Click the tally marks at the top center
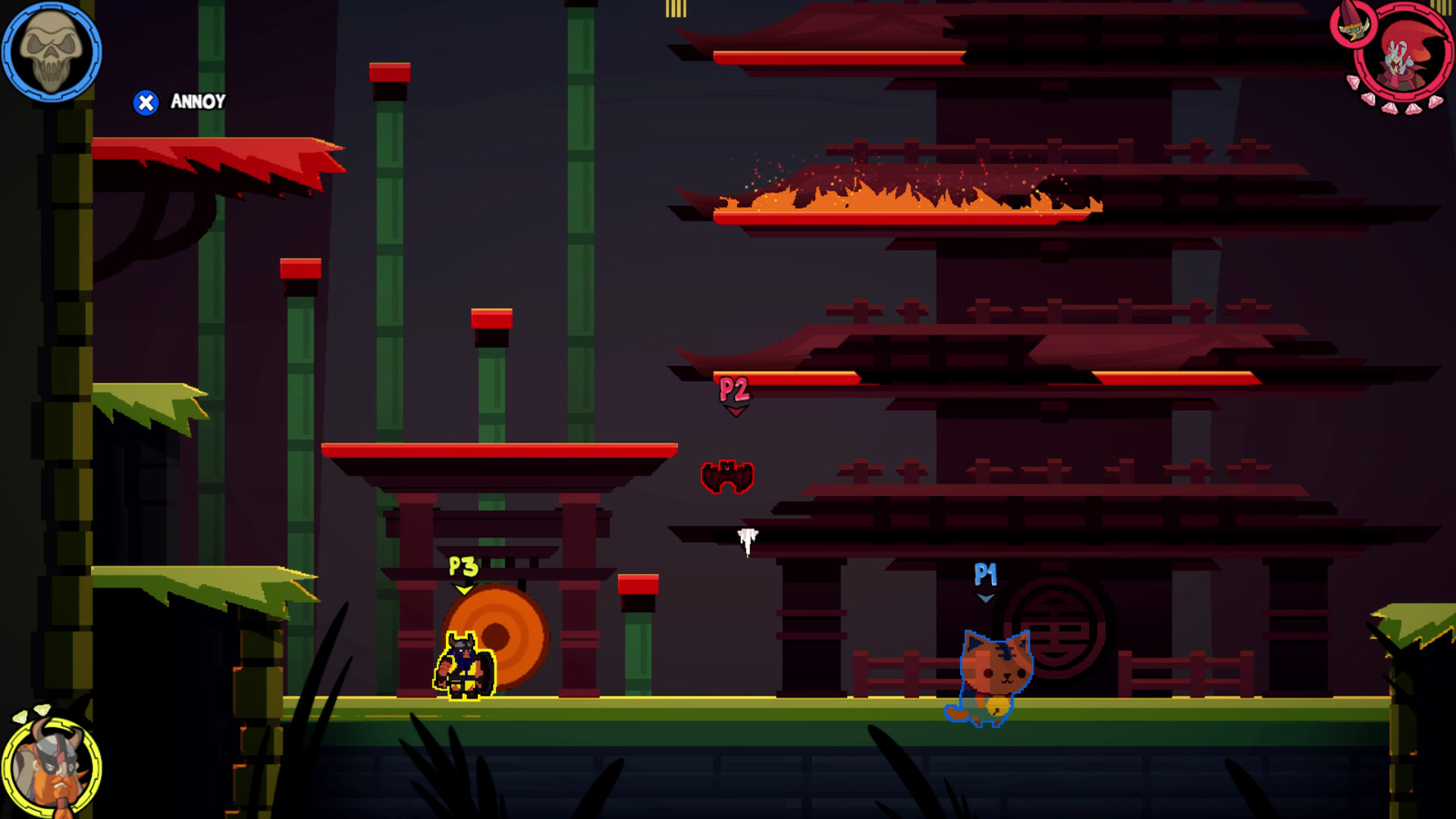1456x819 pixels. tap(676, 9)
